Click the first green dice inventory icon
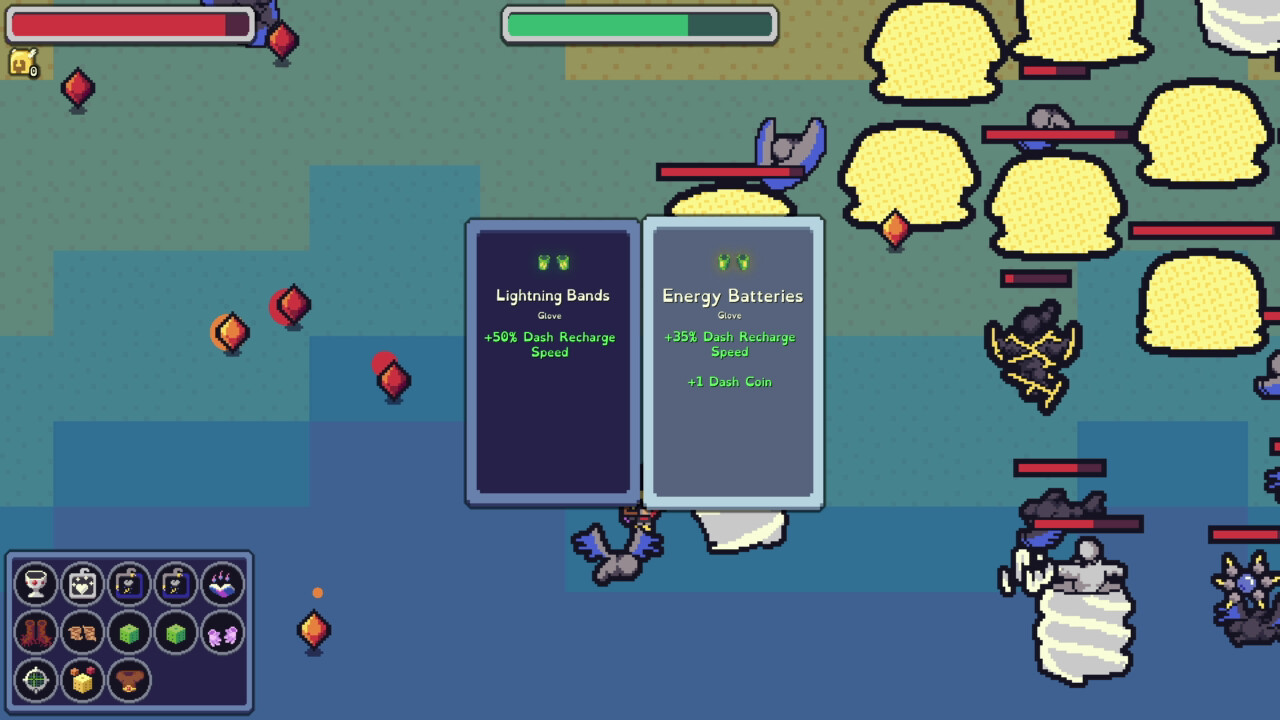The height and width of the screenshot is (720, 1280). pos(128,633)
